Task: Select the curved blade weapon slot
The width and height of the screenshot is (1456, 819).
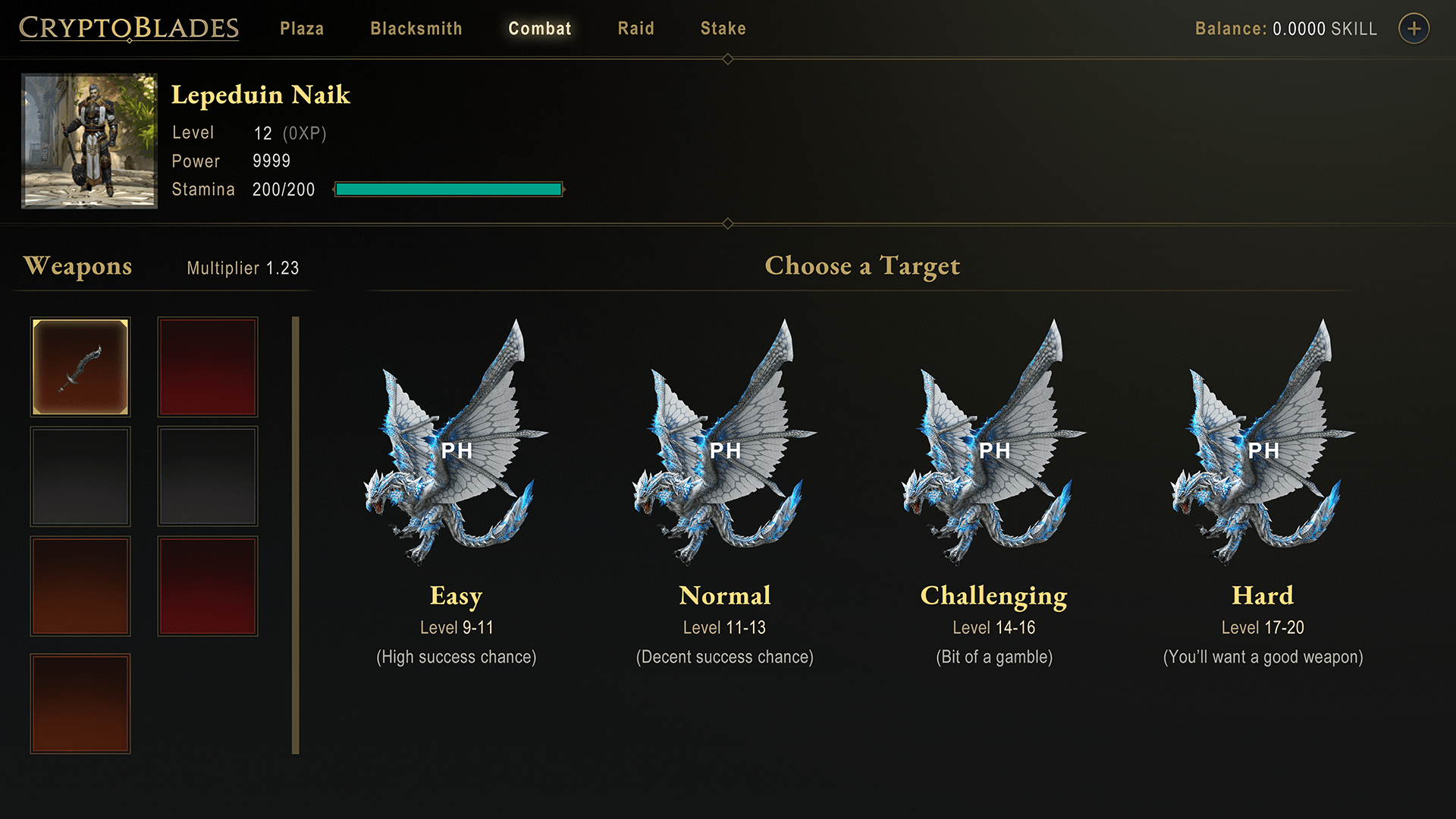Action: (80, 367)
